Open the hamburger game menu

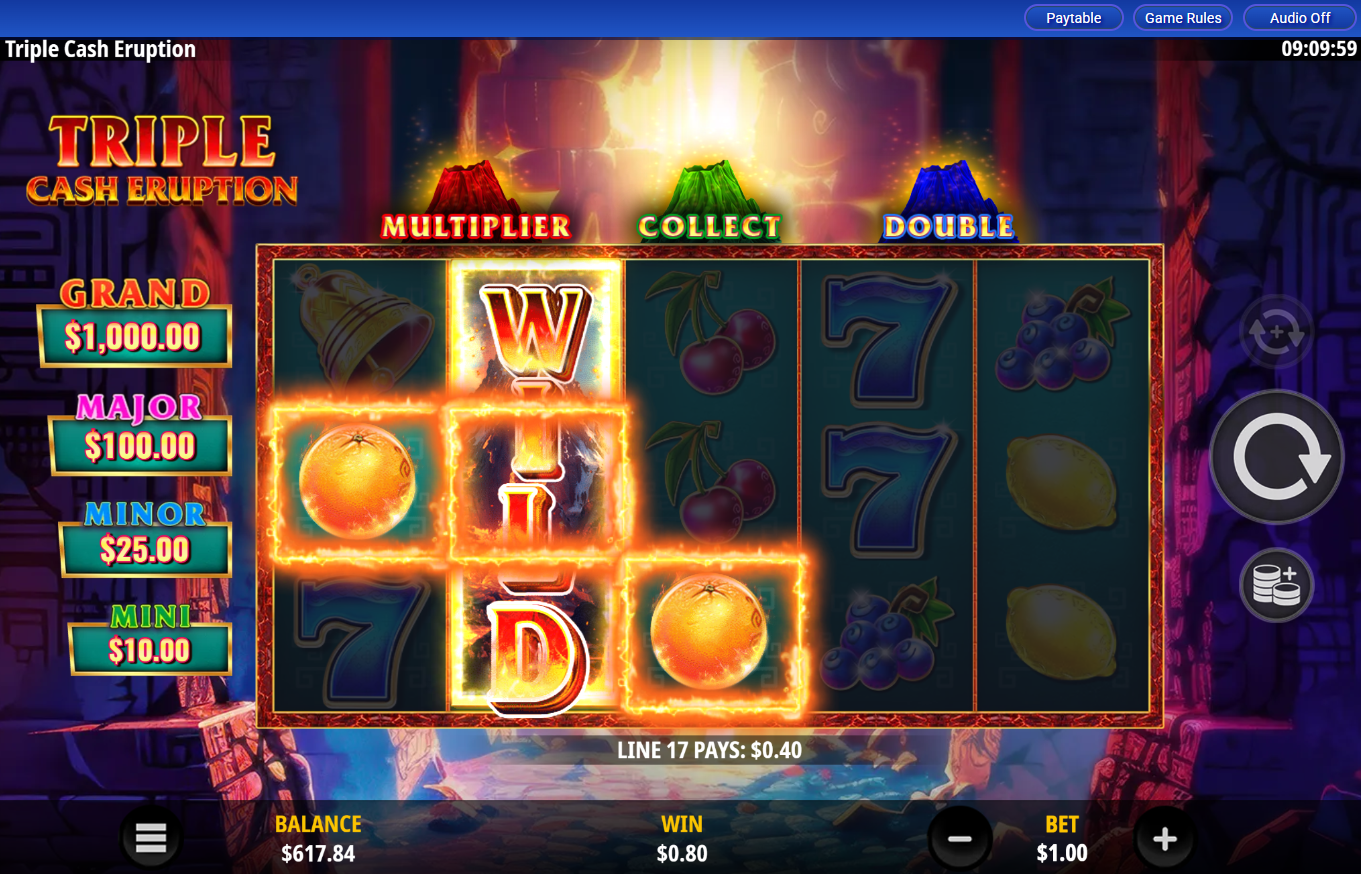(x=150, y=837)
